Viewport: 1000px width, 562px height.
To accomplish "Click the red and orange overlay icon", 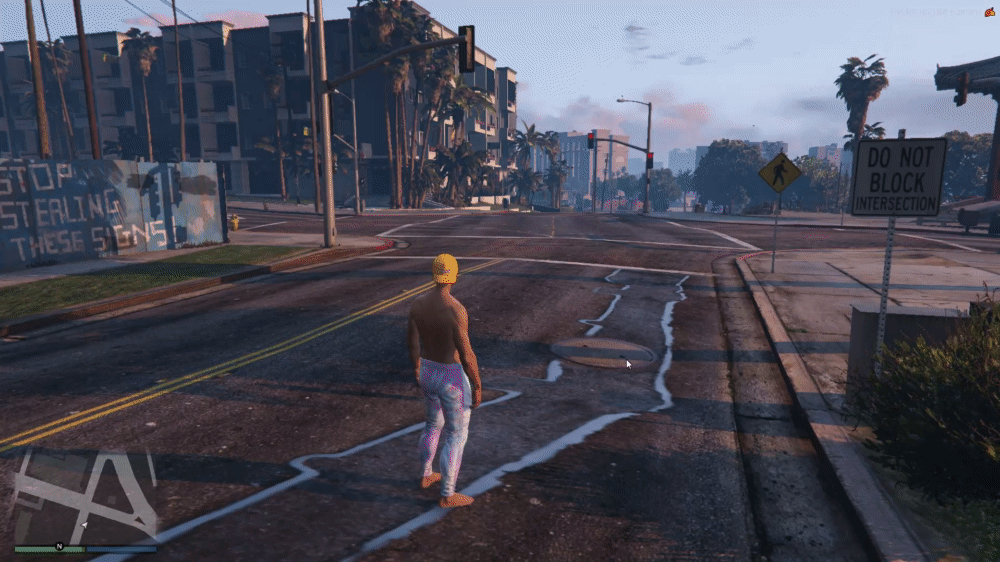I will click(x=989, y=12).
